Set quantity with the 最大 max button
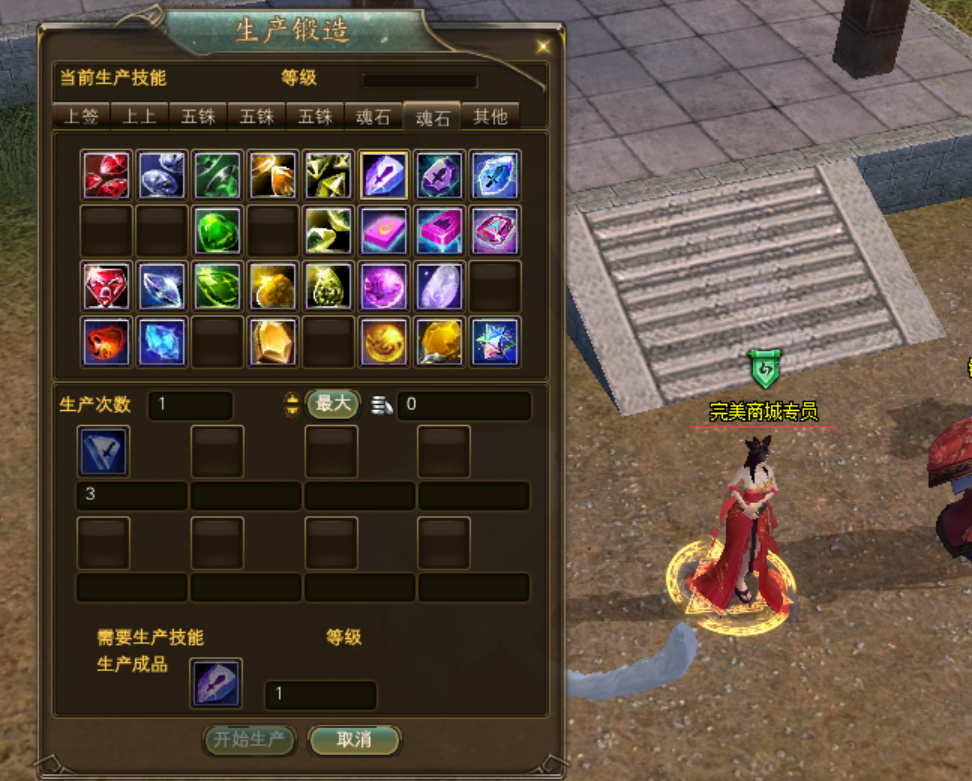Image resolution: width=972 pixels, height=781 pixels. 333,404
